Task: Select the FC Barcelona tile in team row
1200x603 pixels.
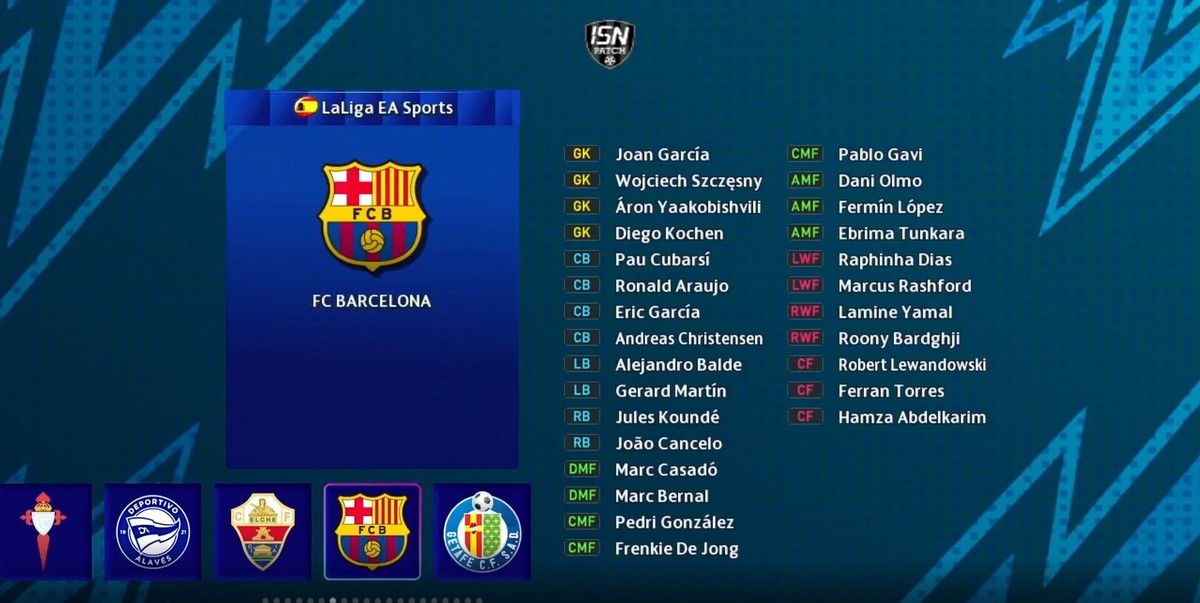Action: pos(372,531)
